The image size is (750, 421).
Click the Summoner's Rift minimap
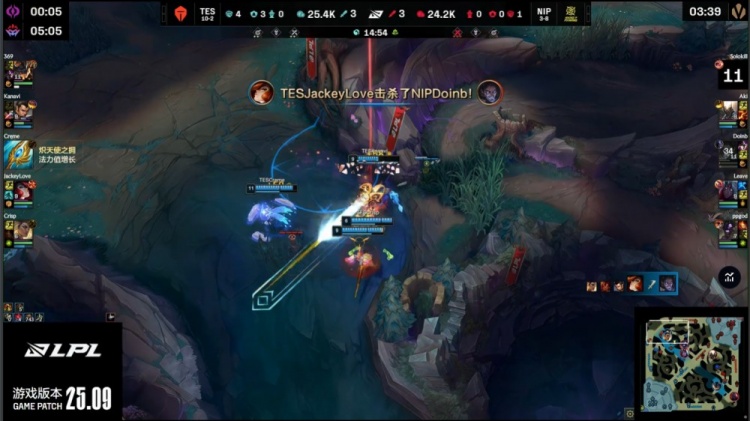tap(691, 363)
